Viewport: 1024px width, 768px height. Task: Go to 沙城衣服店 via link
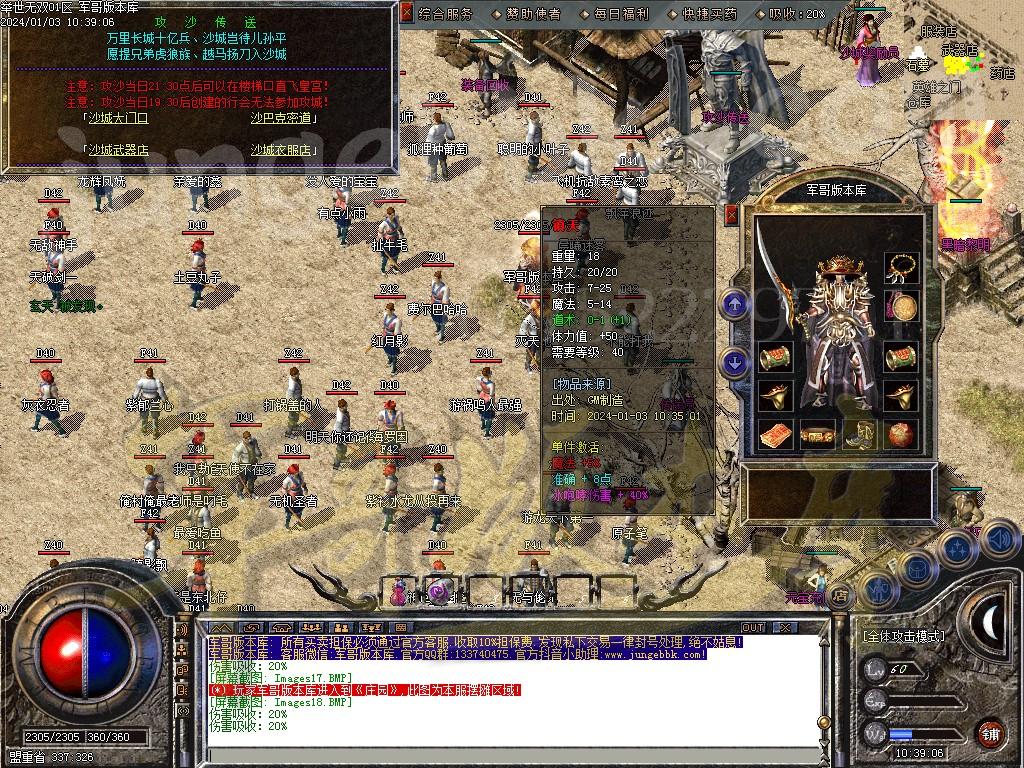(x=281, y=150)
